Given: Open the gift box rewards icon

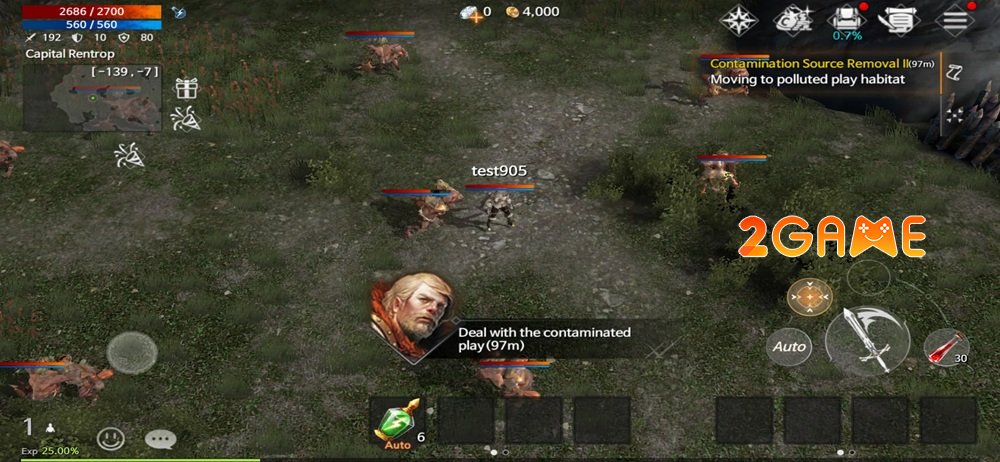Looking at the screenshot, I should click(x=186, y=88).
